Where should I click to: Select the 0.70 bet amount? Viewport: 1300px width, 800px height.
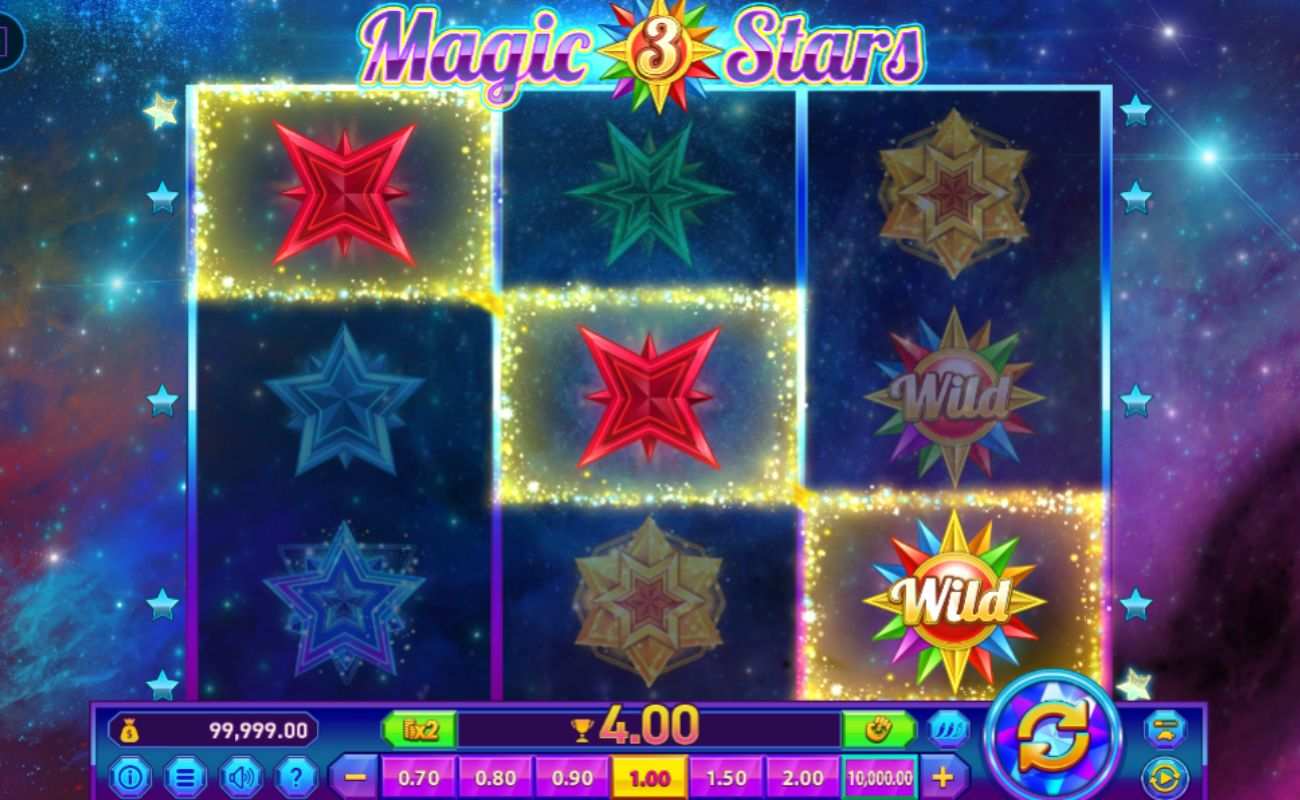tap(419, 776)
